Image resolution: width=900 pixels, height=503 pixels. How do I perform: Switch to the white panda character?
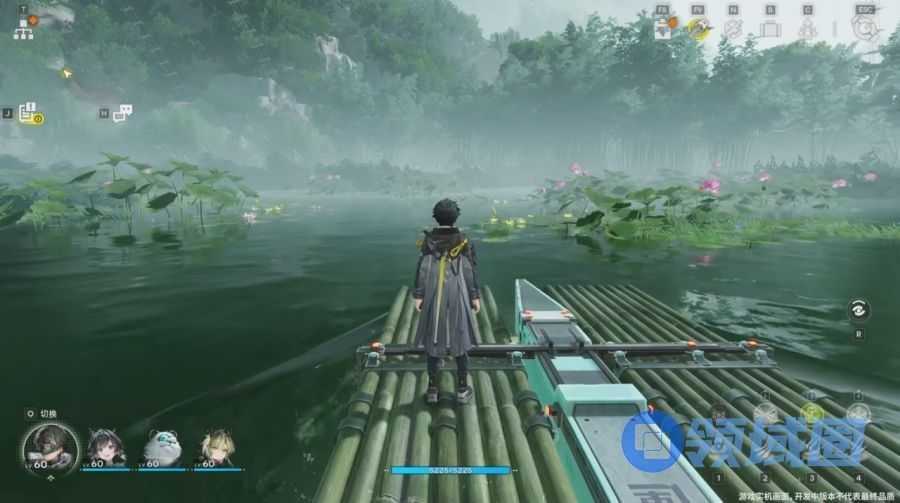point(160,446)
